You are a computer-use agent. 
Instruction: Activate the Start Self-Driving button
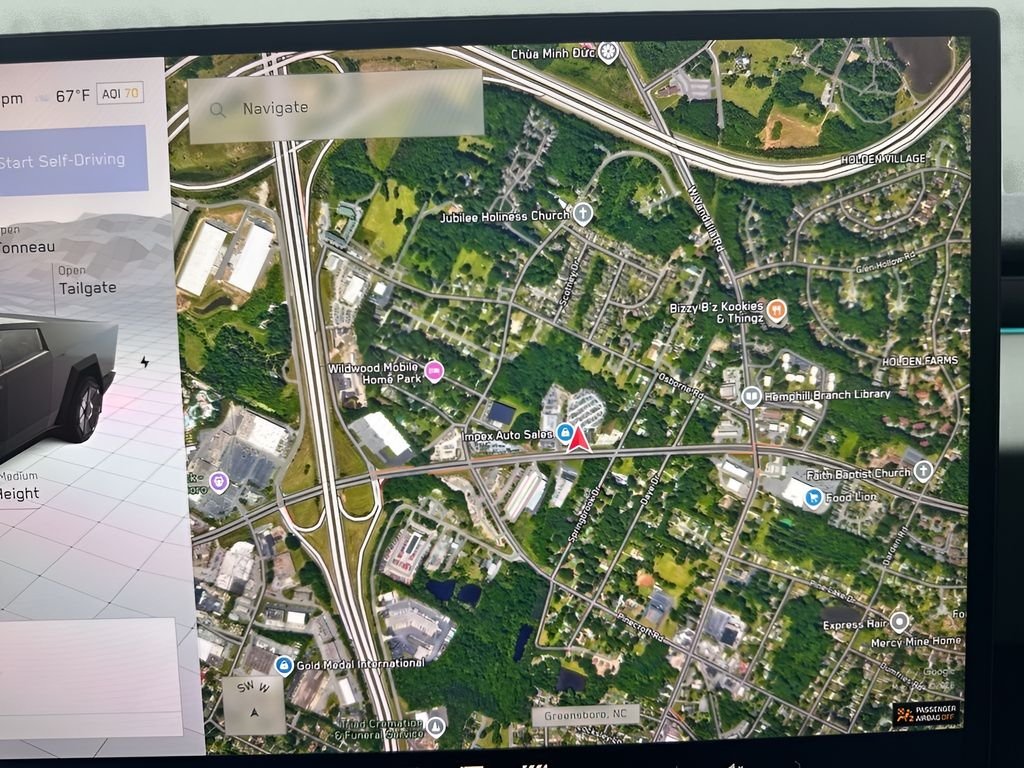(70, 160)
